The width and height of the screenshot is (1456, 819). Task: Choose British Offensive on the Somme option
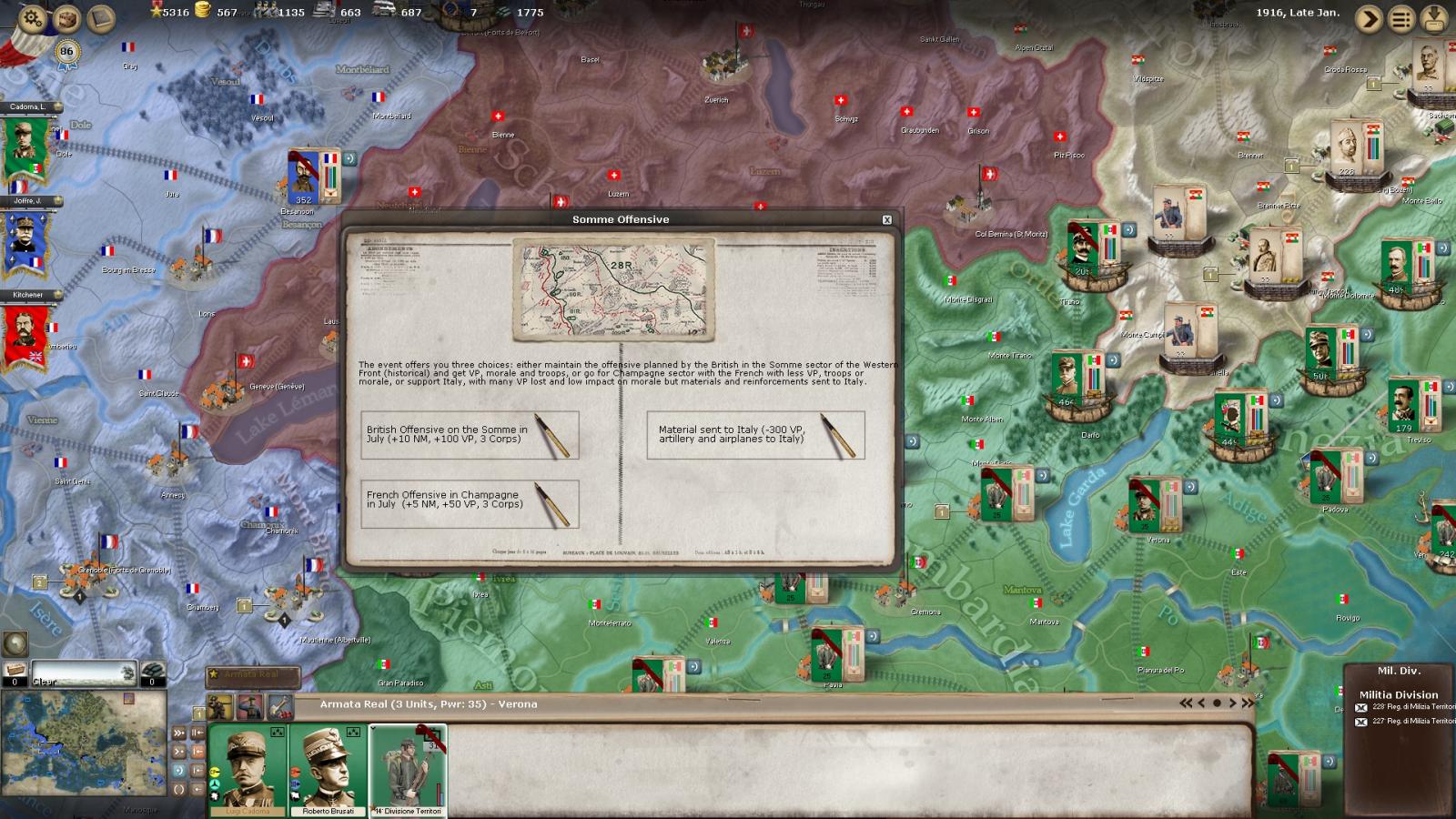[470, 435]
